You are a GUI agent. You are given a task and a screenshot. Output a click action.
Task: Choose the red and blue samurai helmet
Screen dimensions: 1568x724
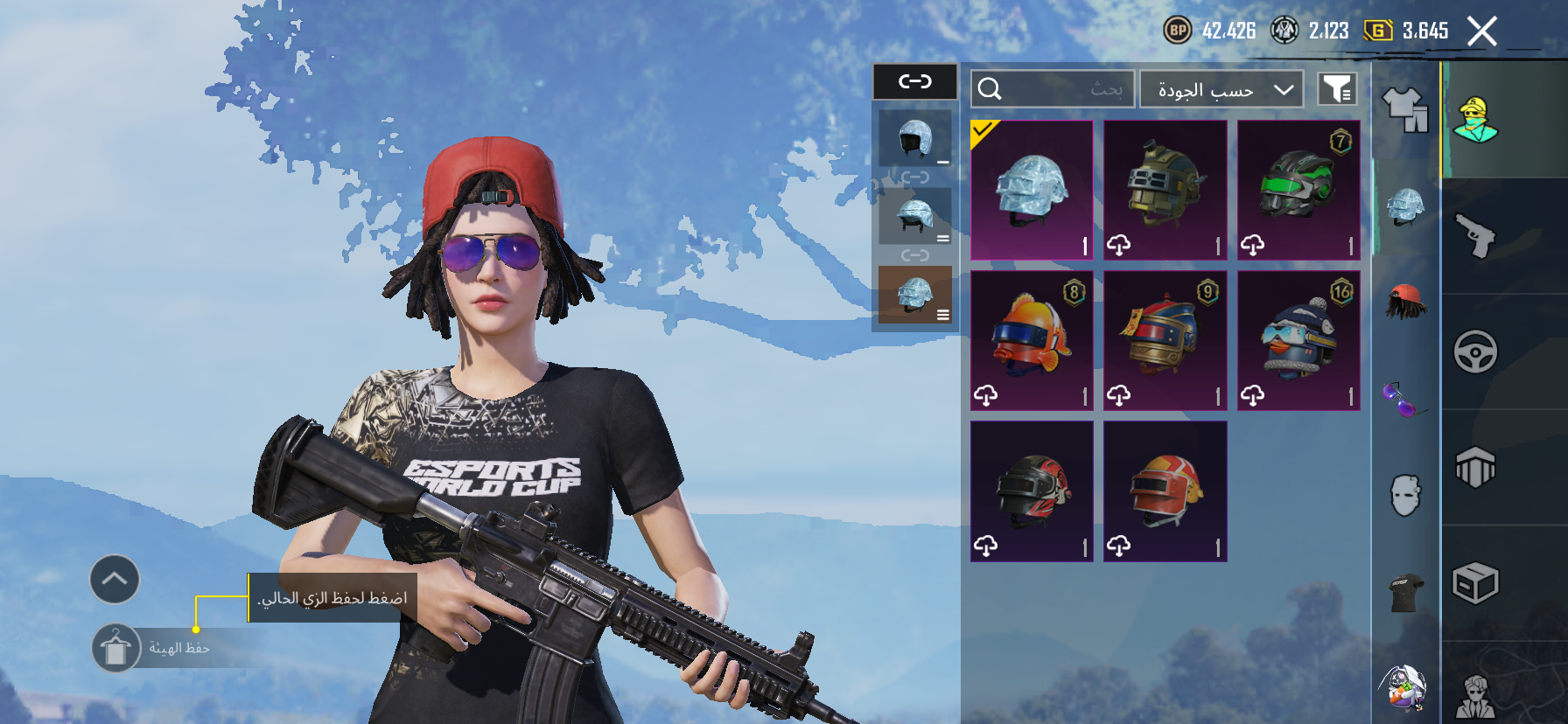(x=1165, y=341)
